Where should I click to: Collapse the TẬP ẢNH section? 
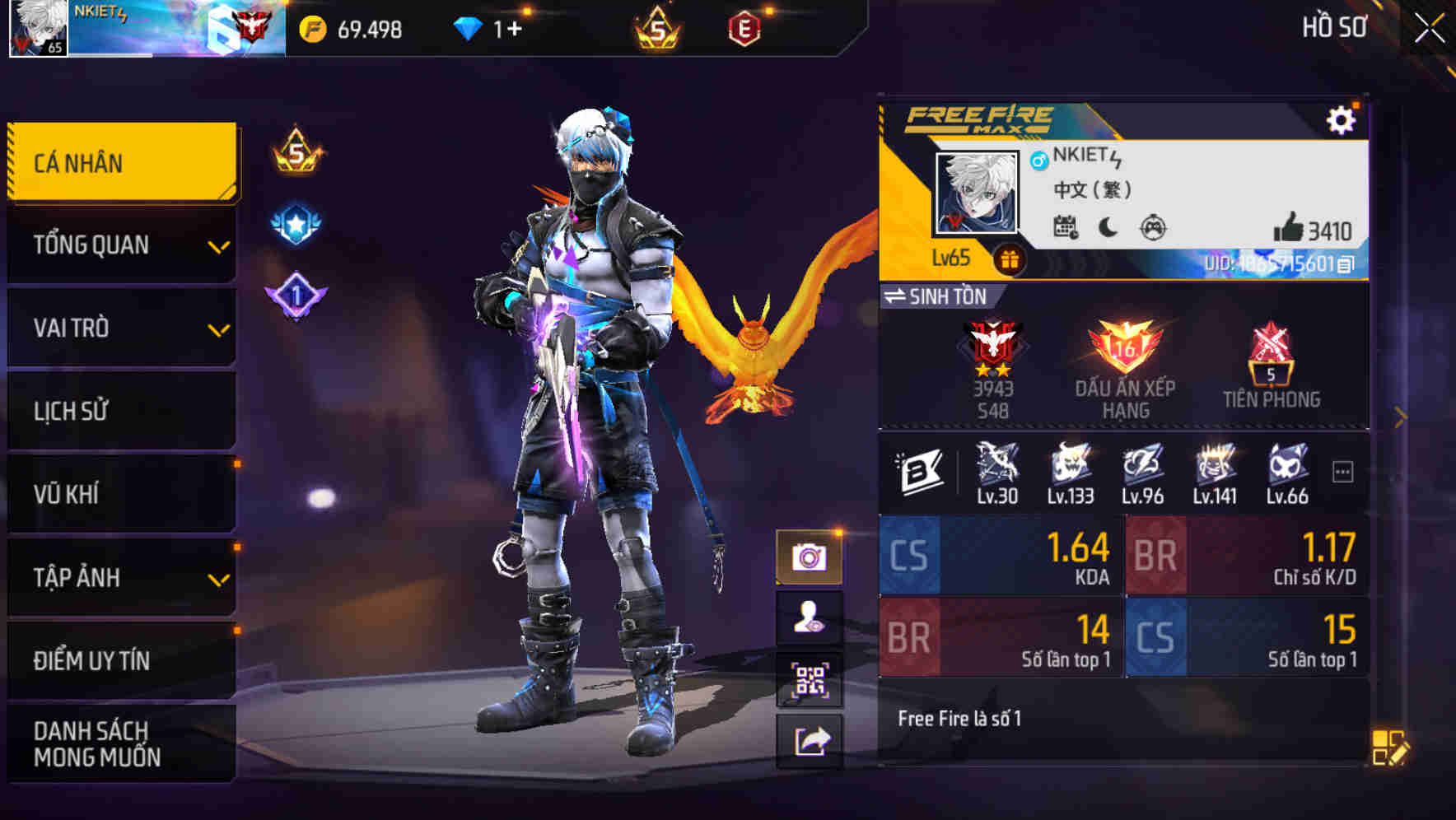click(119, 577)
